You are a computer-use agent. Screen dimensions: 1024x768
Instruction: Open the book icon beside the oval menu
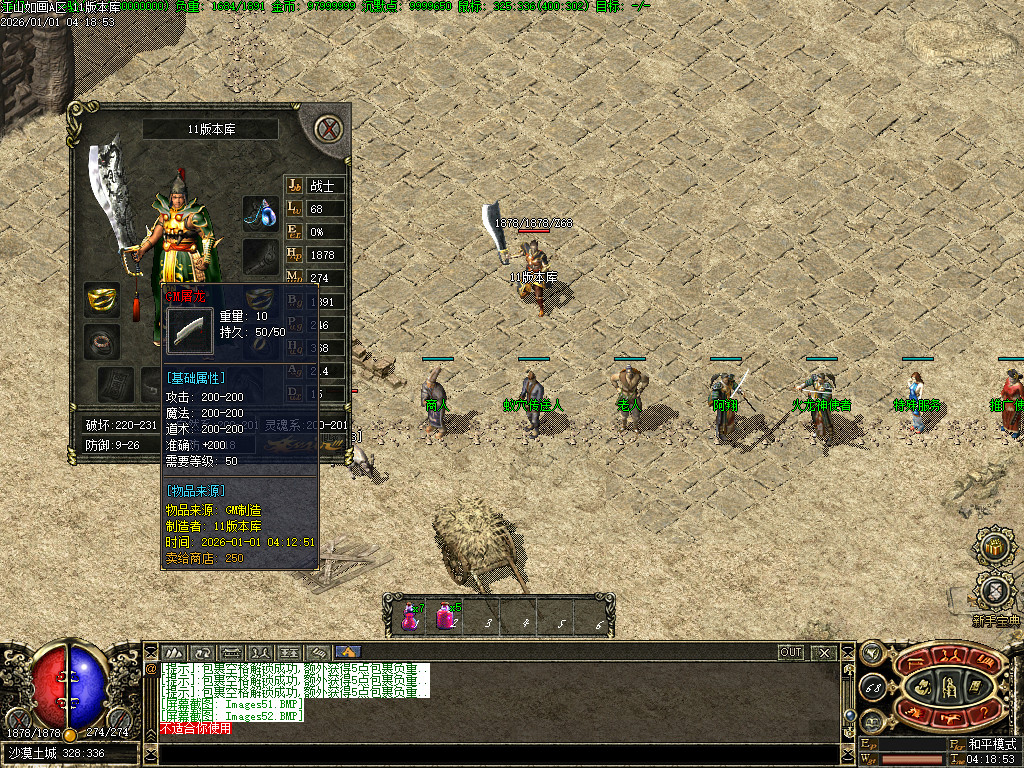click(871, 719)
